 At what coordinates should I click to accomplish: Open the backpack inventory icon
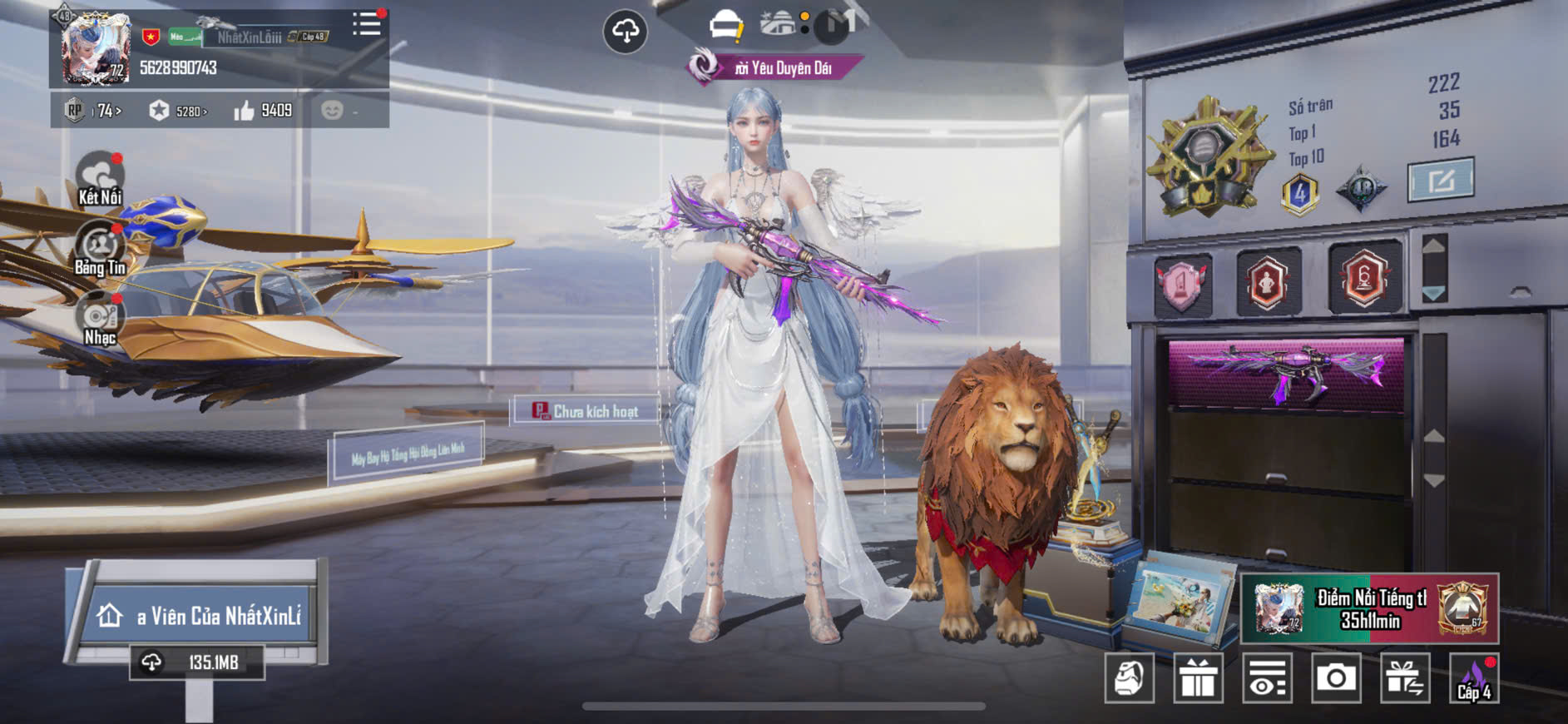pos(1129,678)
